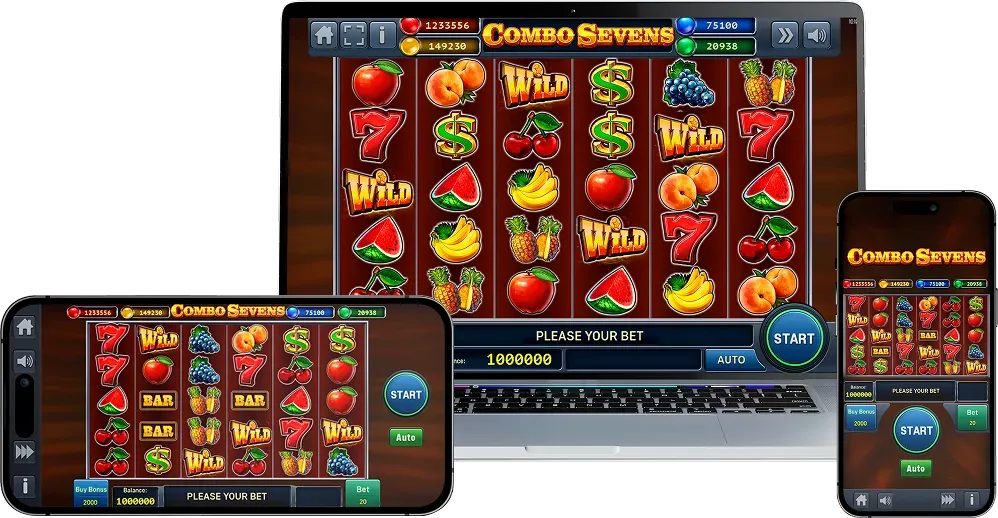
Task: Open the home menu on the laptop
Action: coord(324,34)
